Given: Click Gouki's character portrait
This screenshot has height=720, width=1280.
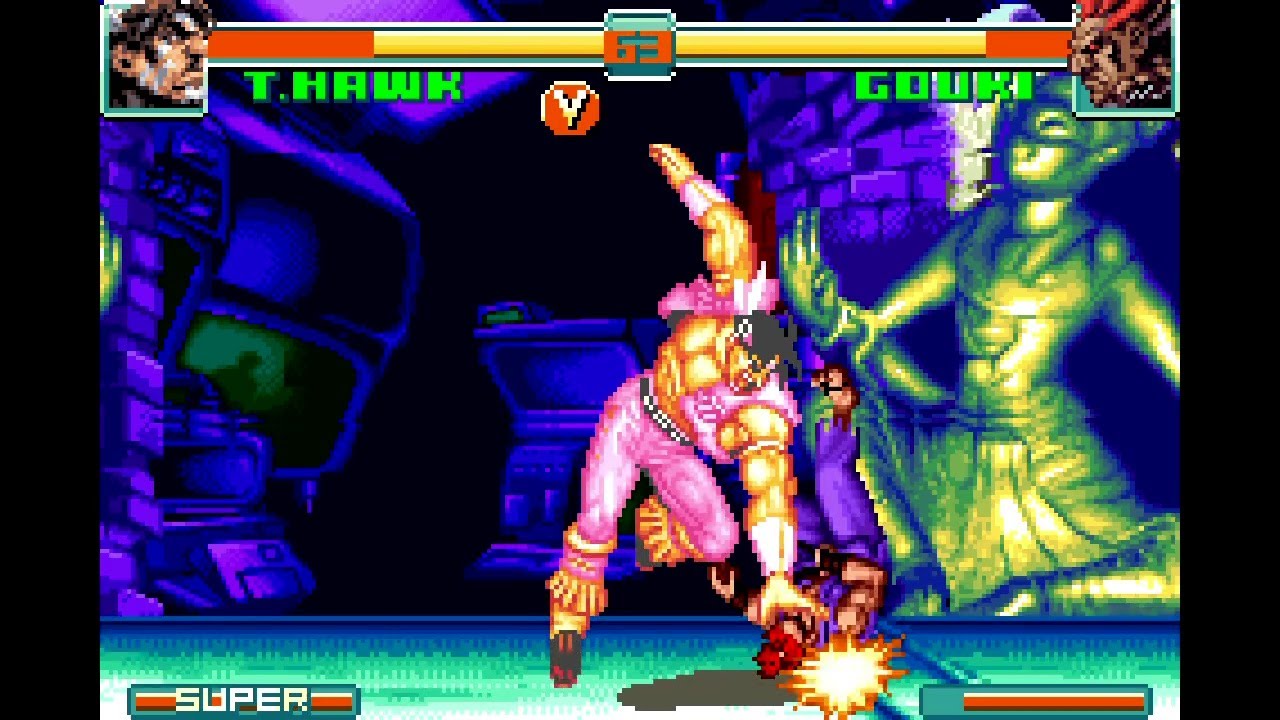Looking at the screenshot, I should (x=1124, y=56).
